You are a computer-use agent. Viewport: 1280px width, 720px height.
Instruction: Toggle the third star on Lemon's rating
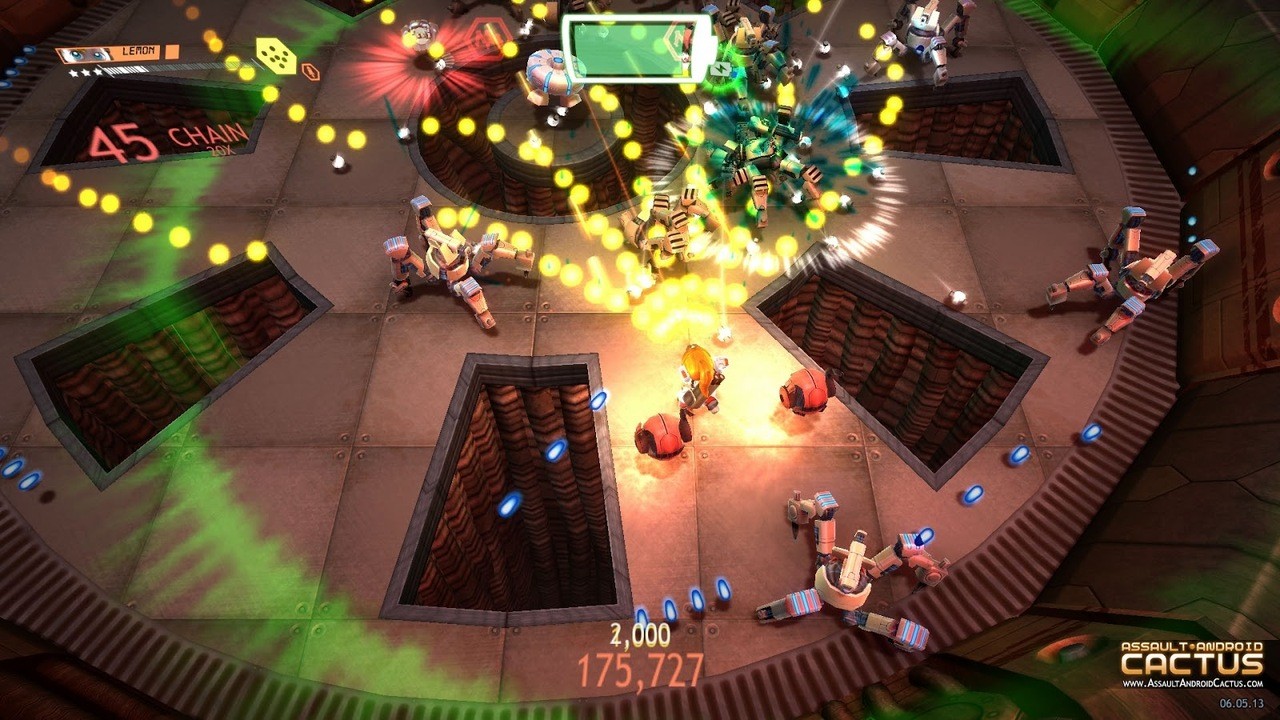pos(96,73)
